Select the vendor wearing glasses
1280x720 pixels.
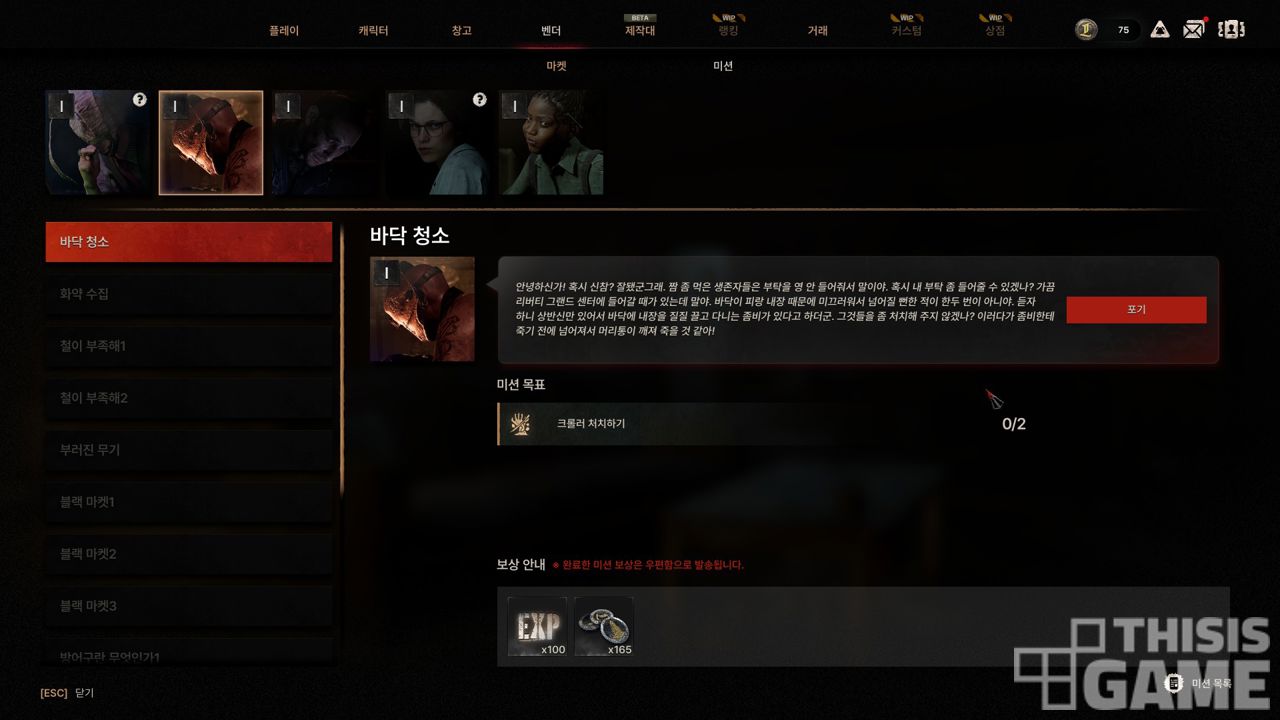(x=438, y=143)
